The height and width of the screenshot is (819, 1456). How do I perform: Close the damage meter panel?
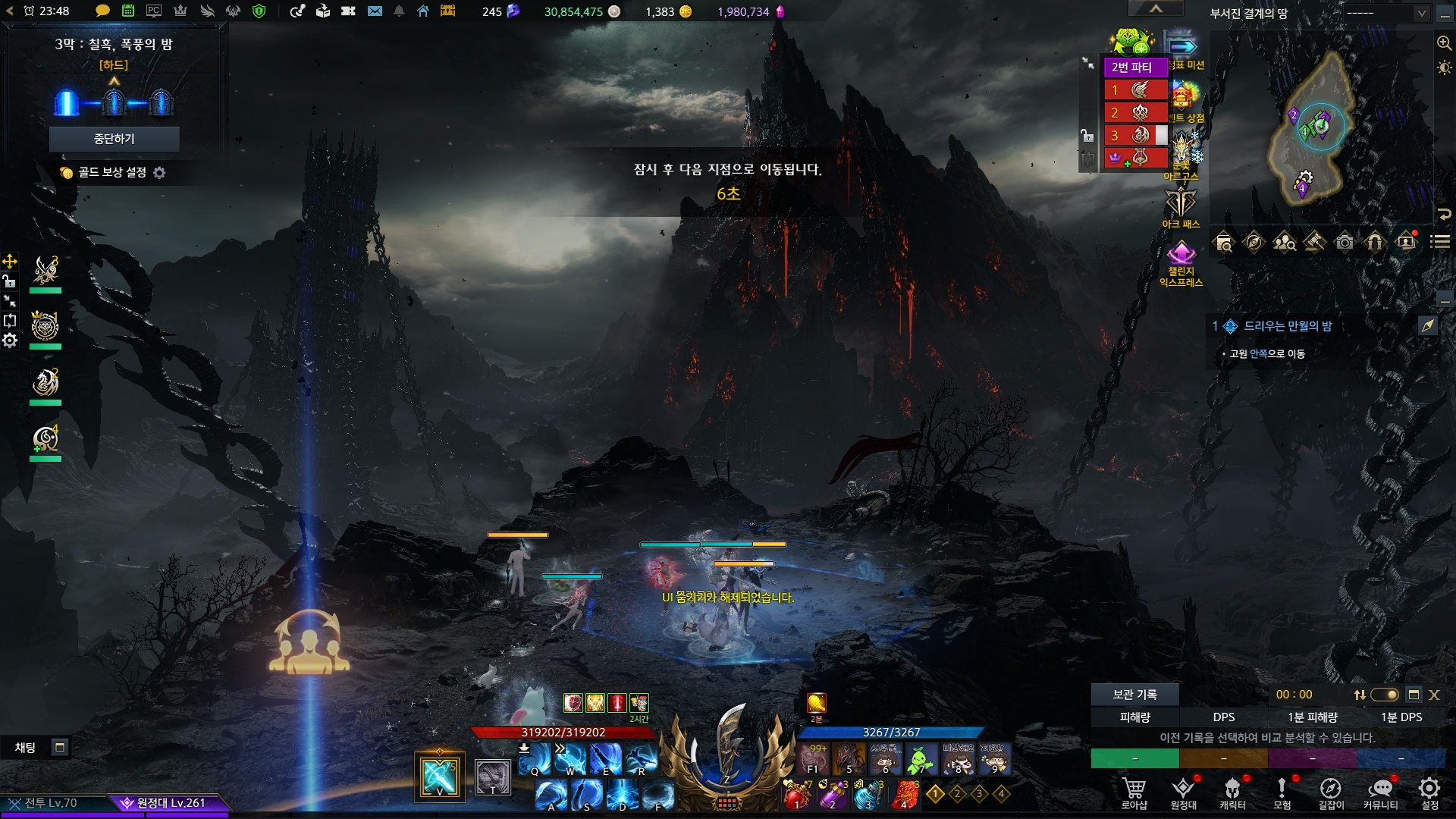(1434, 695)
